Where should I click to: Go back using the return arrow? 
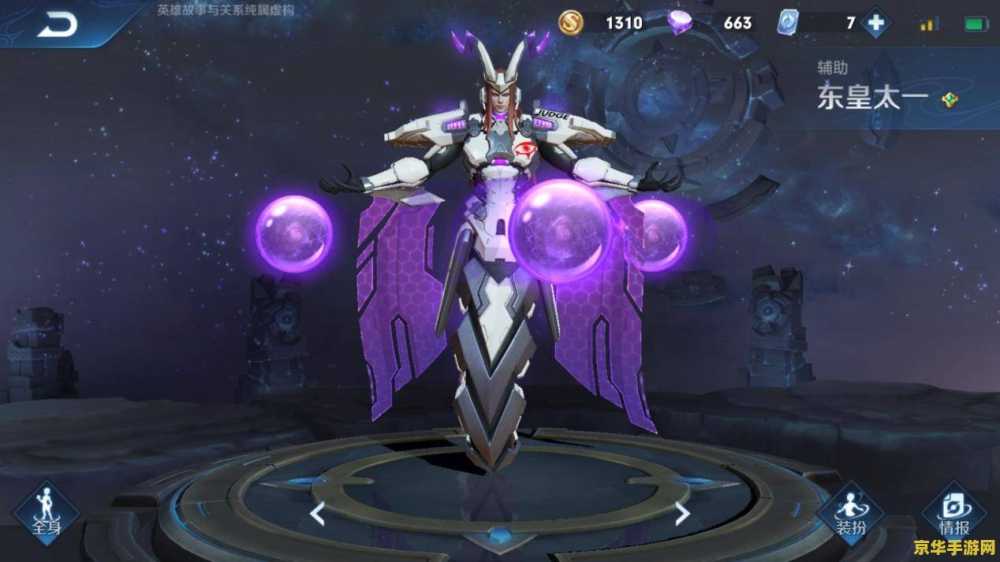click(57, 24)
